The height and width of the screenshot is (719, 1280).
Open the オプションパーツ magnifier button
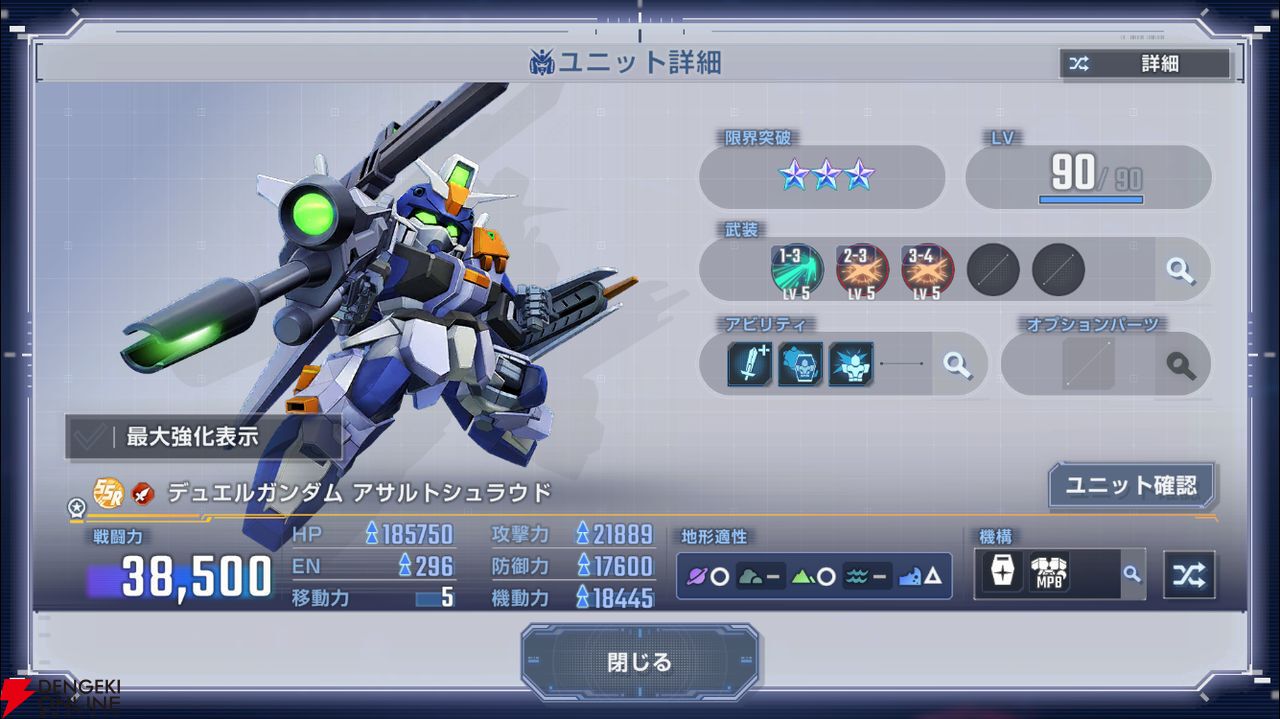tap(1181, 365)
